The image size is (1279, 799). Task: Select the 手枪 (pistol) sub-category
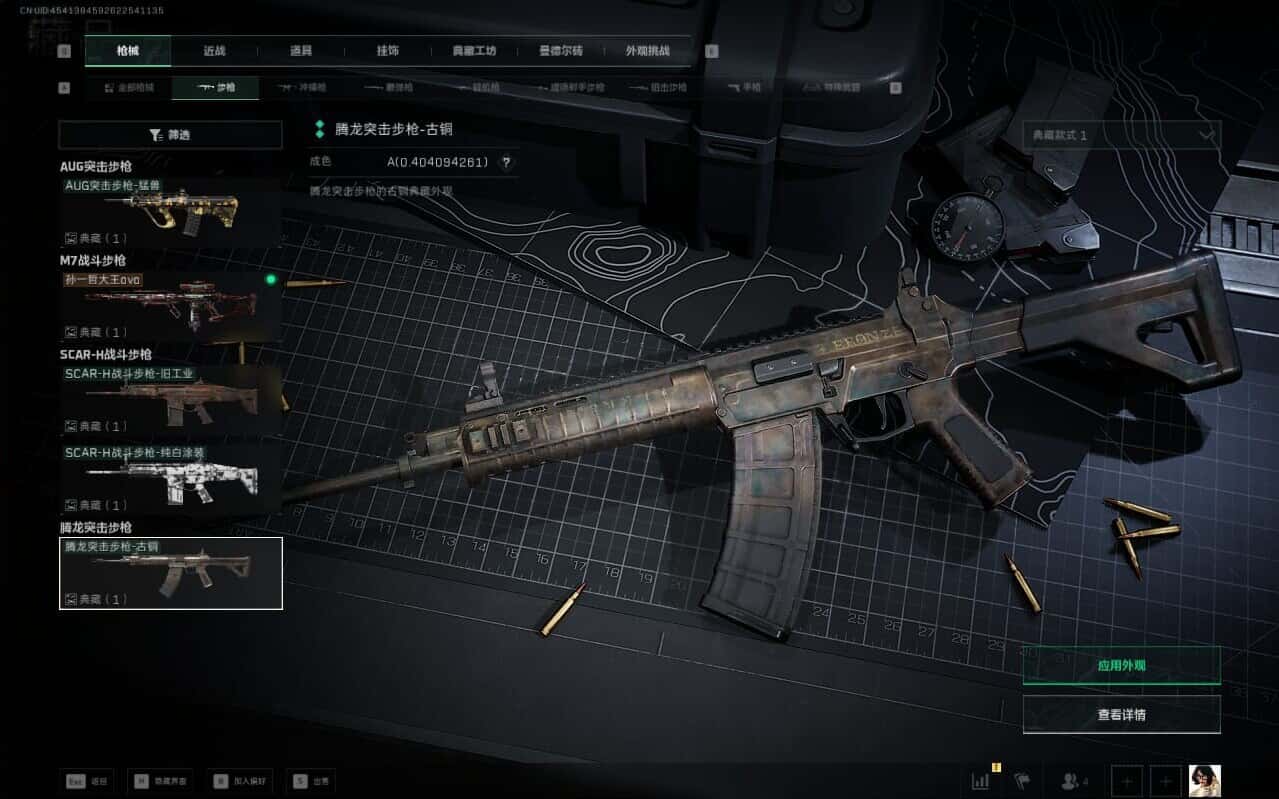tap(746, 88)
